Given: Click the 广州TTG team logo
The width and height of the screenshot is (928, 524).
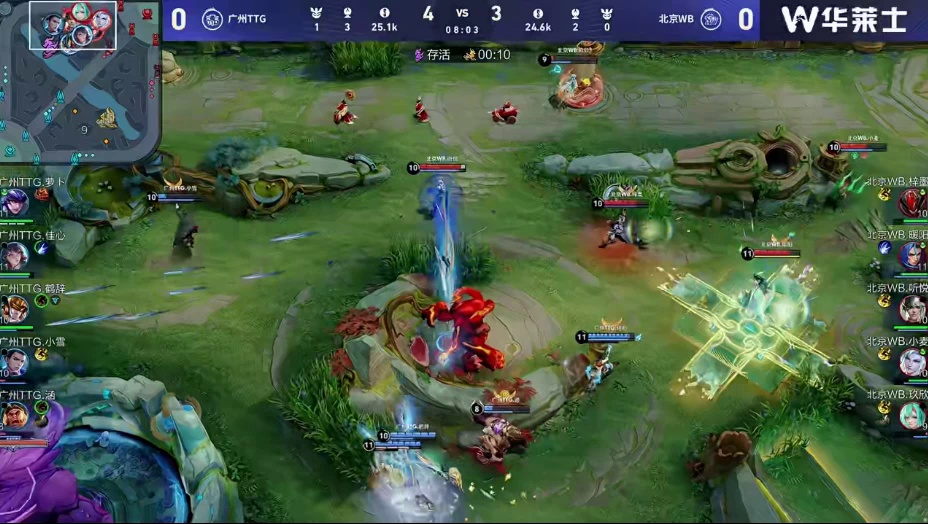Looking at the screenshot, I should point(212,19).
